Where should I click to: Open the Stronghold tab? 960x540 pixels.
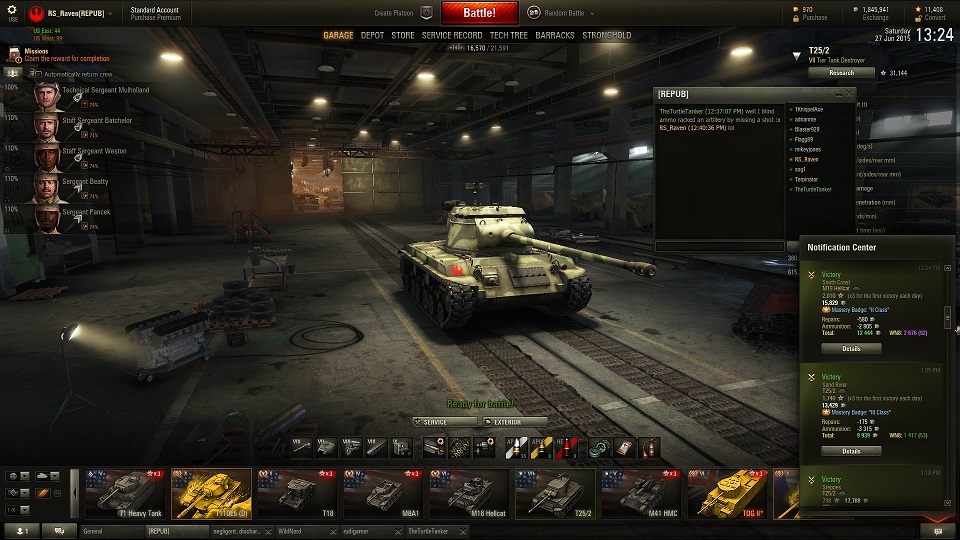pos(607,35)
